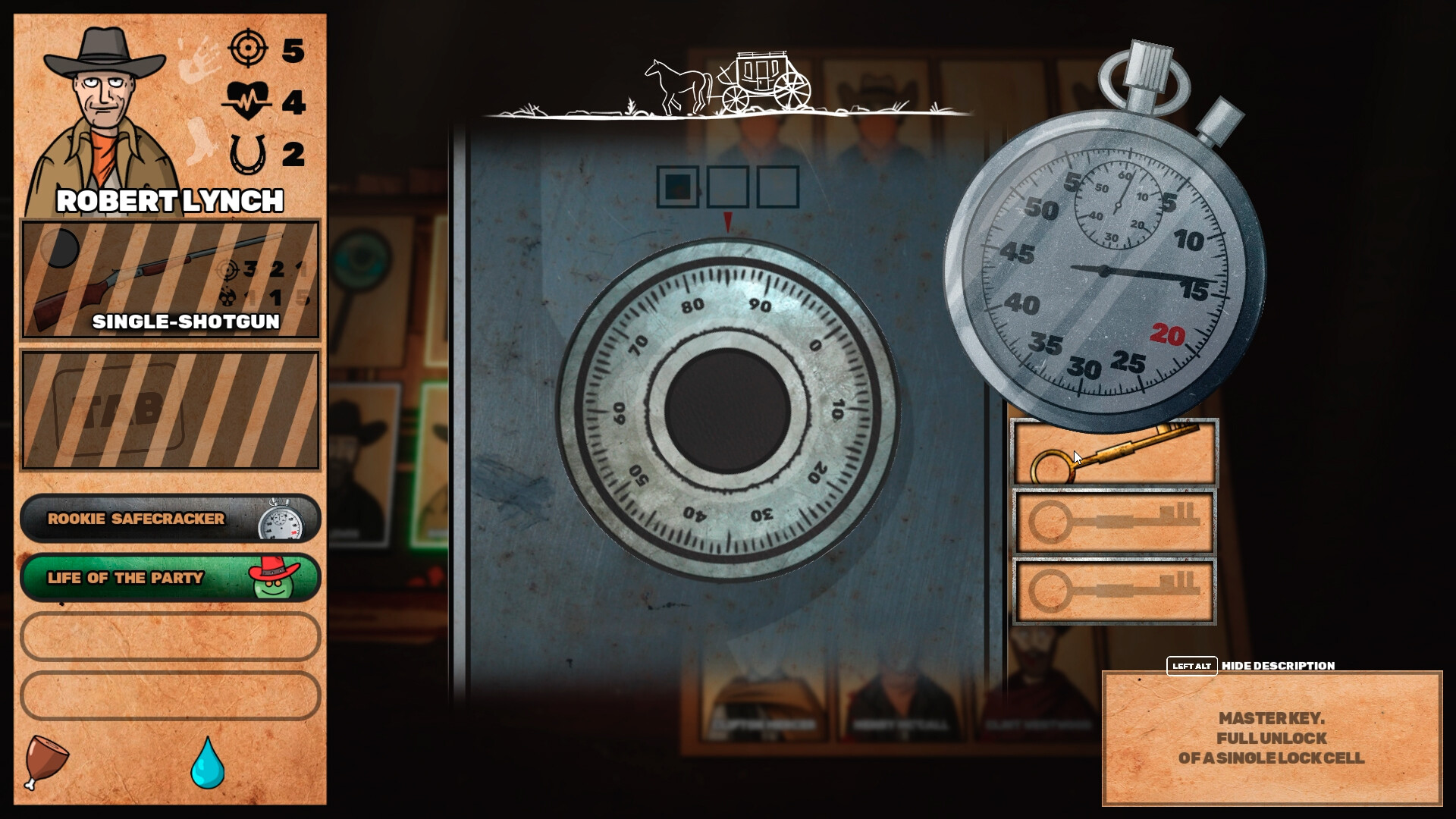Expand the bottom locked key slot
Image resolution: width=1456 pixels, height=819 pixels.
(1113, 589)
